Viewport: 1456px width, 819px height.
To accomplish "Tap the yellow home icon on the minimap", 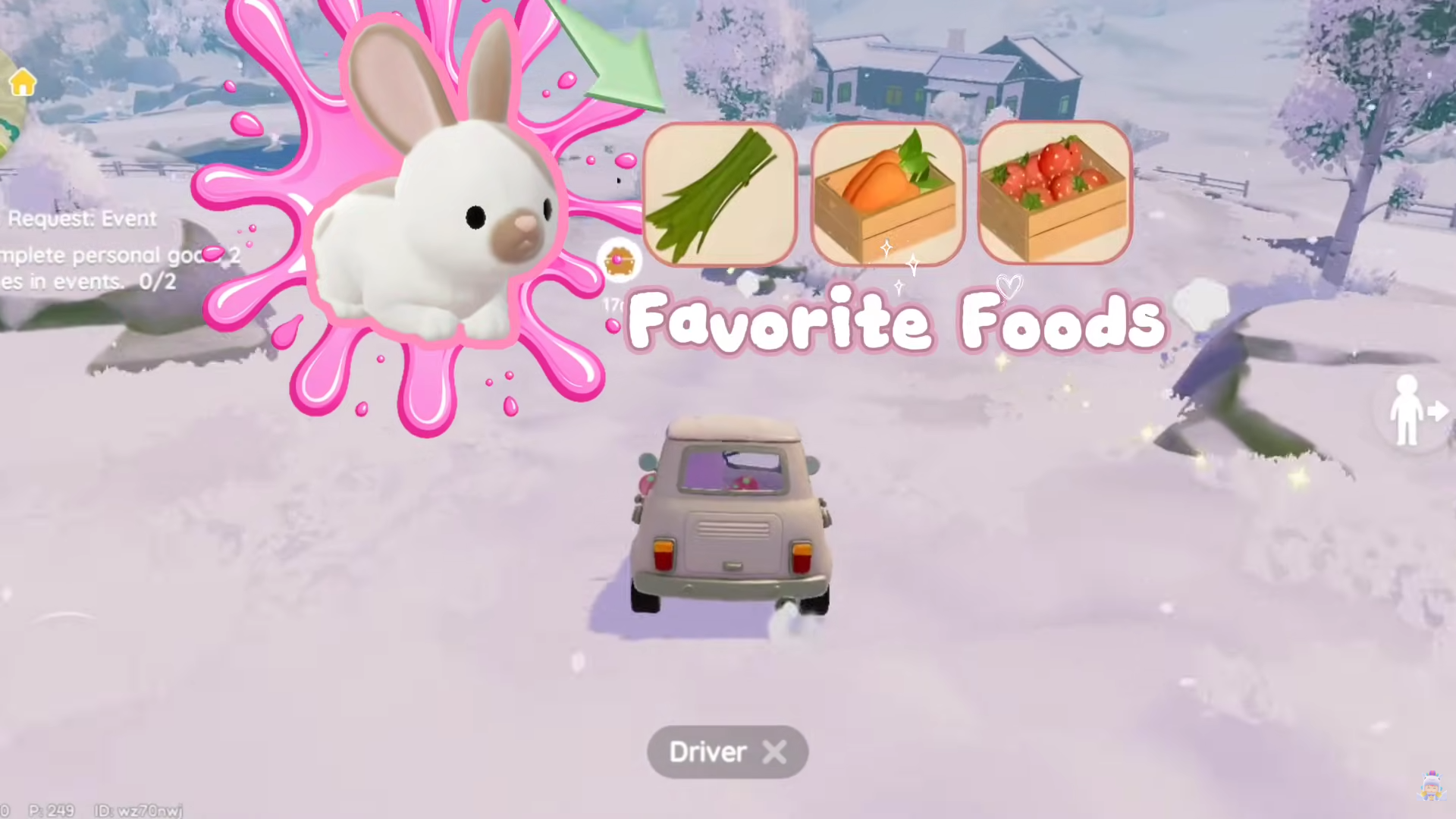I will tap(22, 81).
